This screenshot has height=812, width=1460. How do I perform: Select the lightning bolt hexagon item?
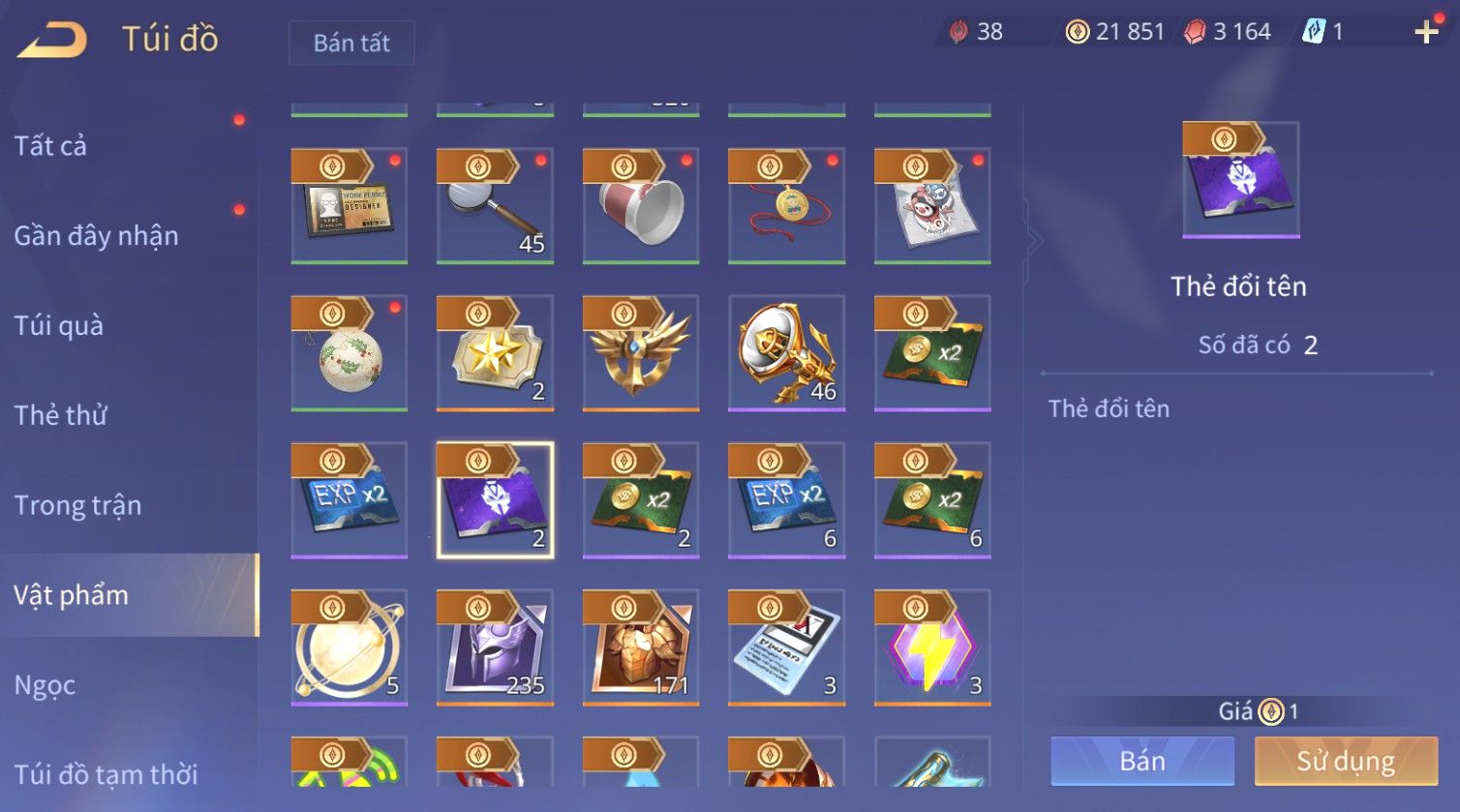tap(932, 647)
